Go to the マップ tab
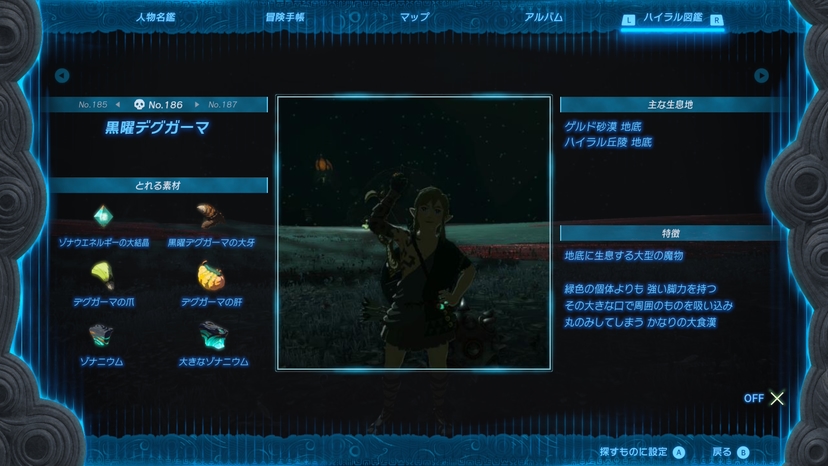 [414, 17]
